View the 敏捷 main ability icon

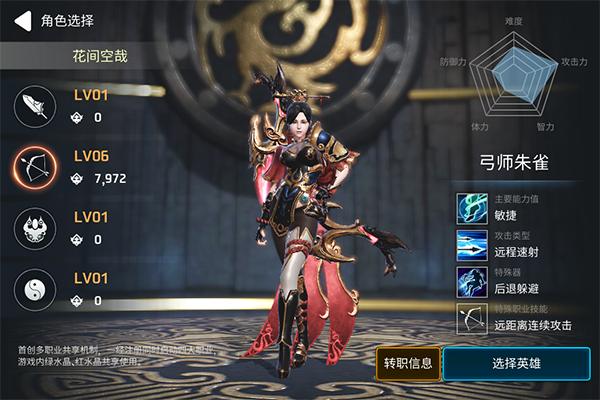[x=471, y=208]
